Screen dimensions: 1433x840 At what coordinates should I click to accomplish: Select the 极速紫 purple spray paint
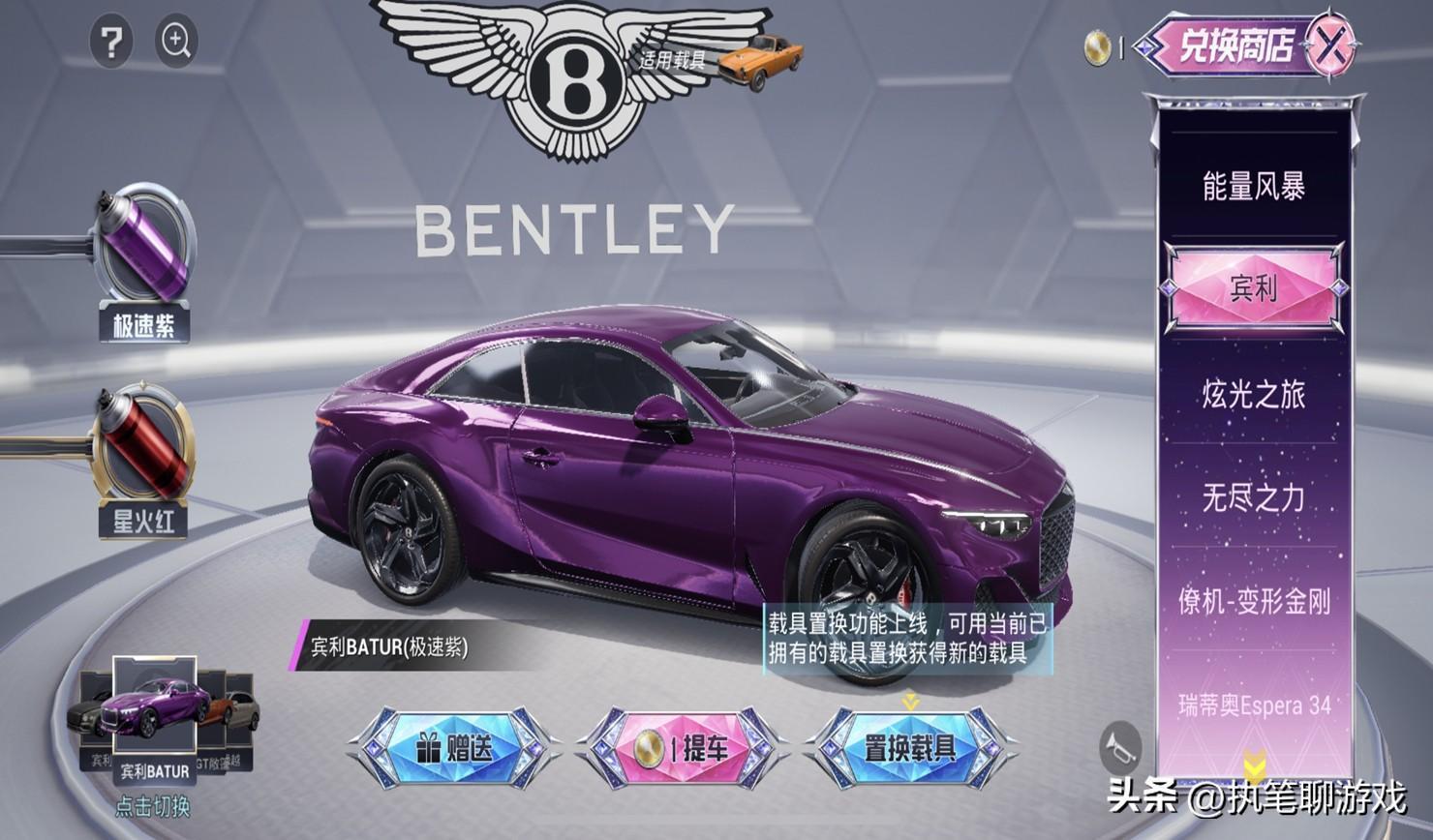143,252
